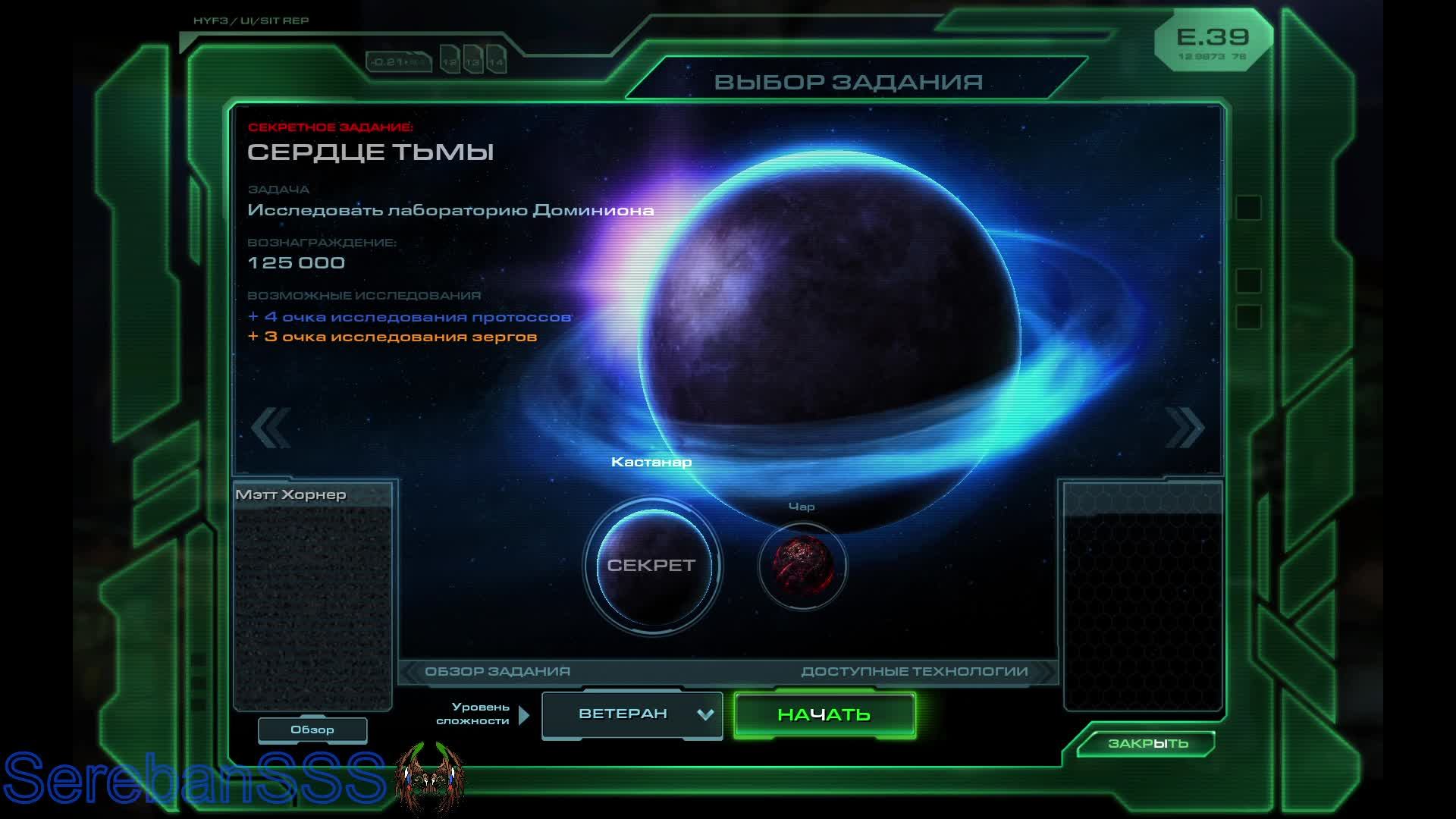Close the mission selection with ЗАКРЫТЬ

[x=1147, y=743]
